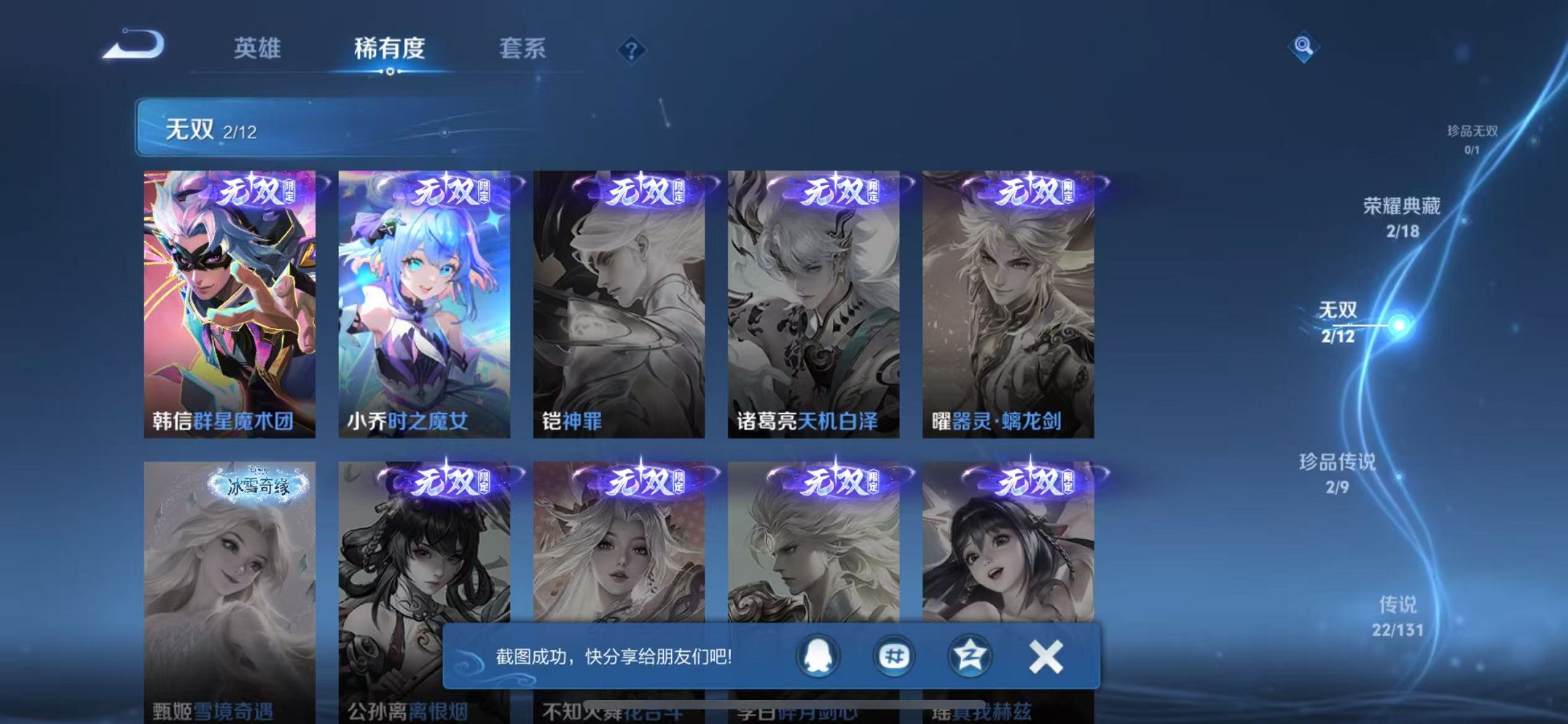Share screenshot via the QQ penguin icon
This screenshot has height=724, width=1568.
819,655
